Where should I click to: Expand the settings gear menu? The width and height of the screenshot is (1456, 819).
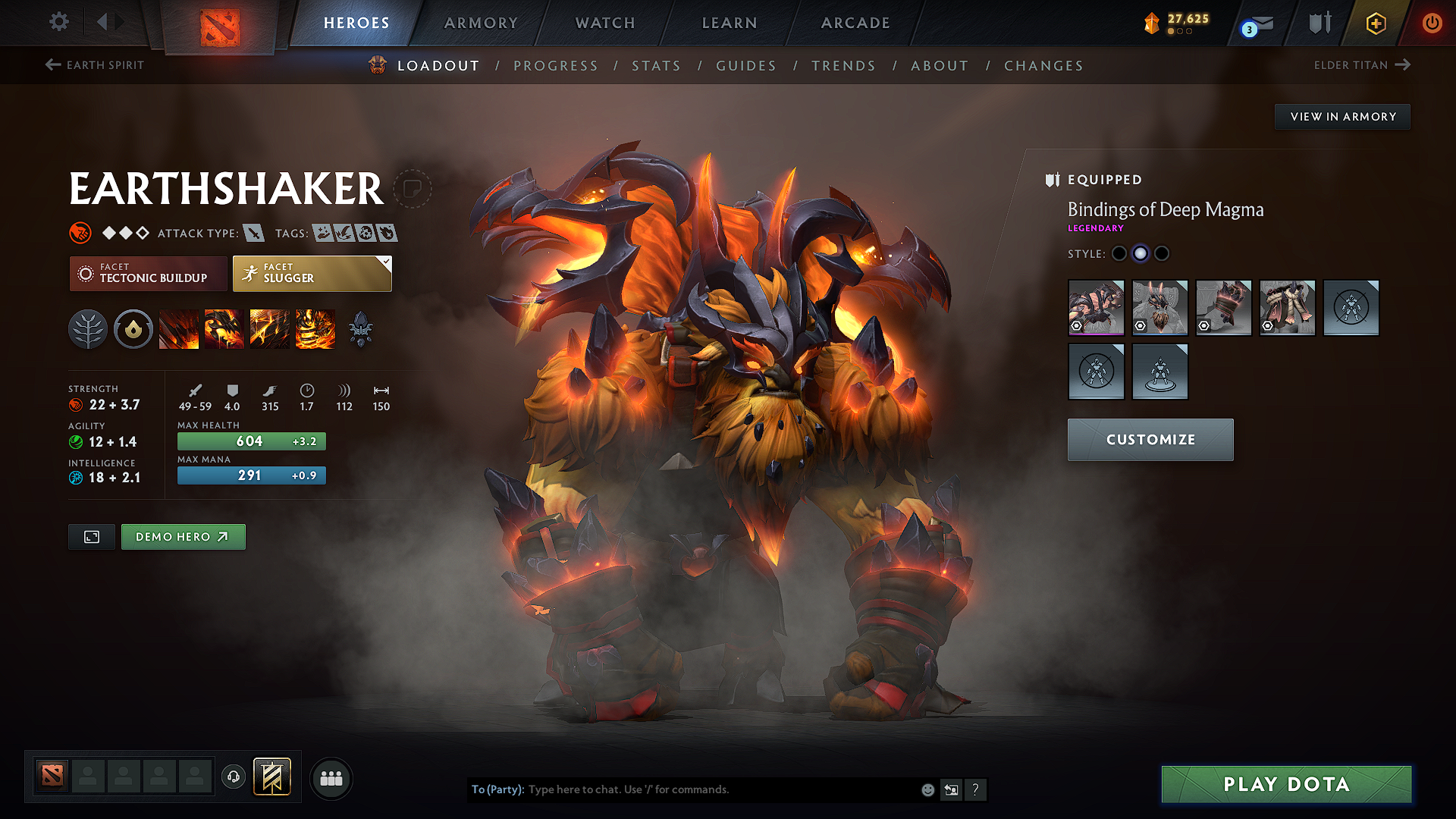[x=58, y=22]
